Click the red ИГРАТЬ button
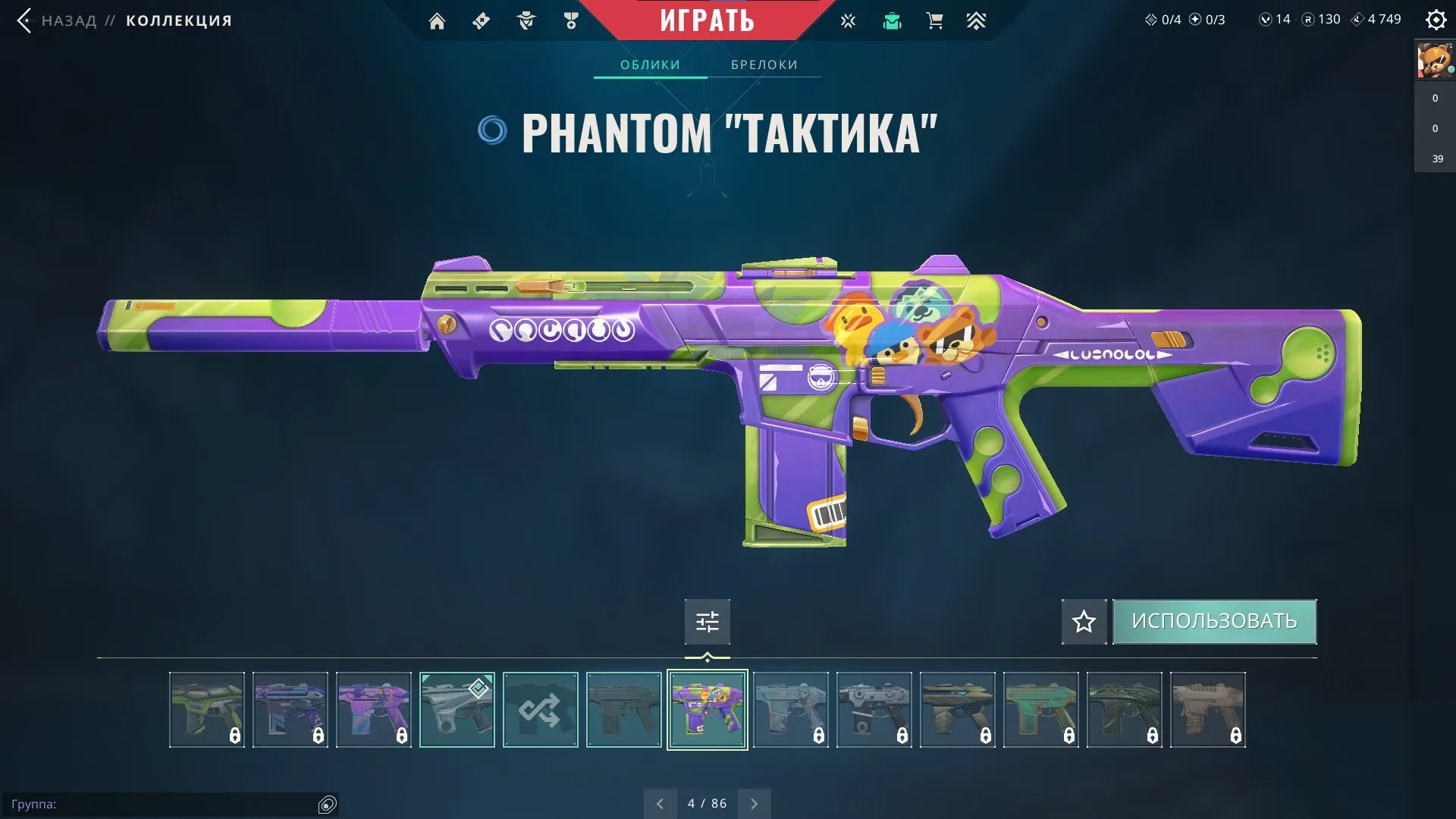The height and width of the screenshot is (819, 1456). (707, 20)
